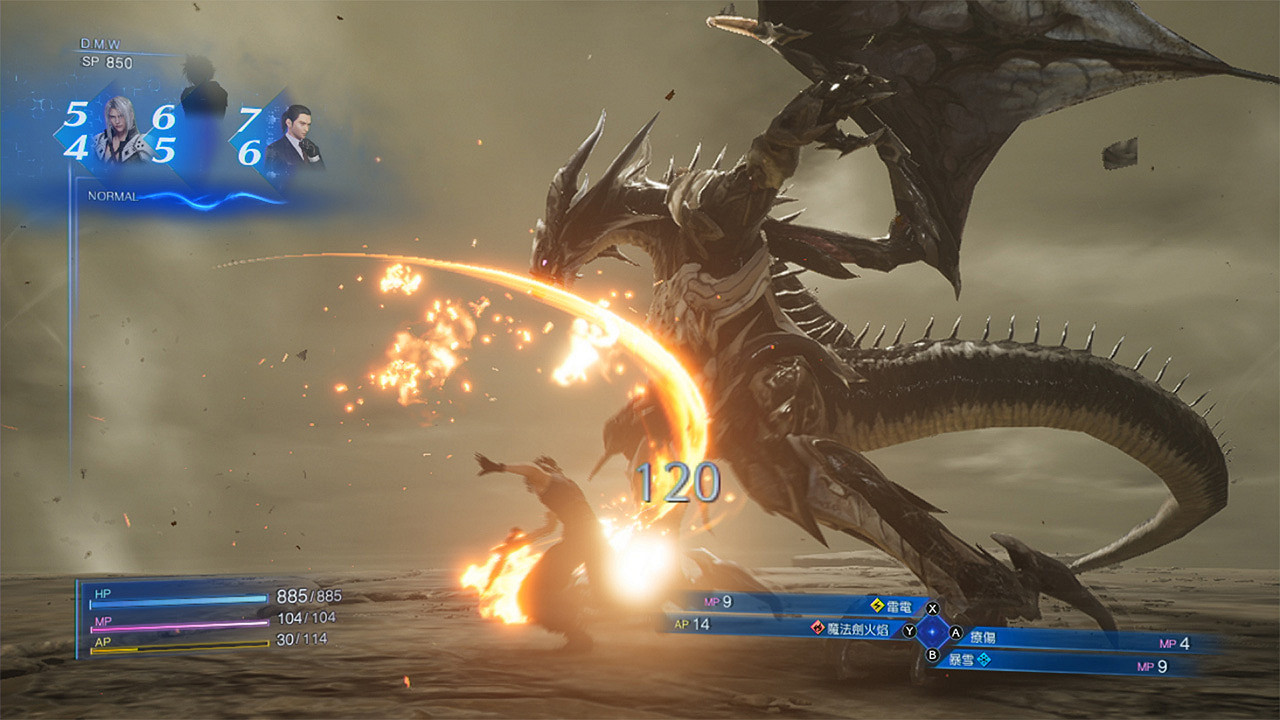The image size is (1280, 720).
Task: Click the black-suited man DMW portrait
Action: (294, 139)
